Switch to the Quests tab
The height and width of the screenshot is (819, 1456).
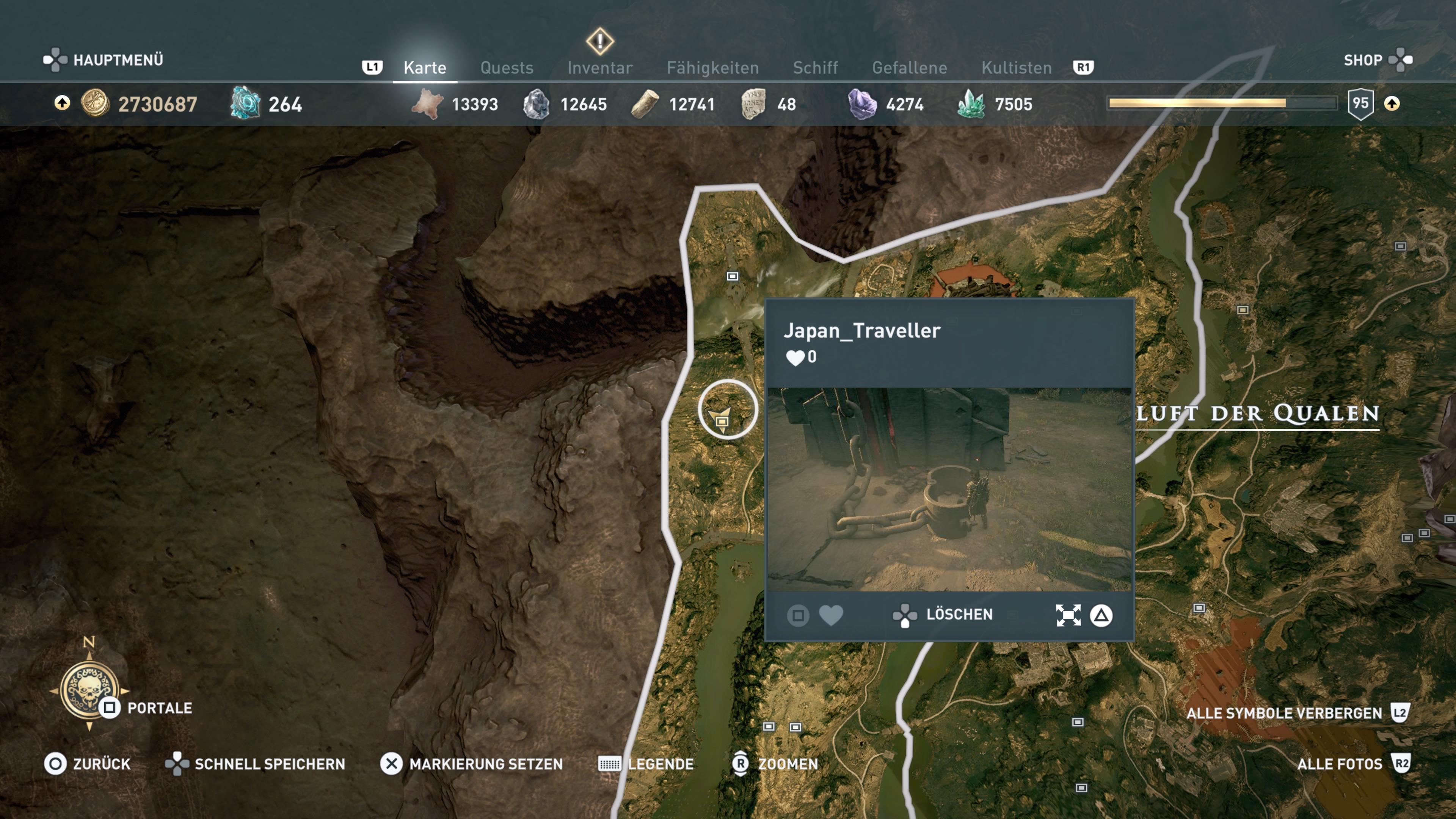click(x=507, y=68)
